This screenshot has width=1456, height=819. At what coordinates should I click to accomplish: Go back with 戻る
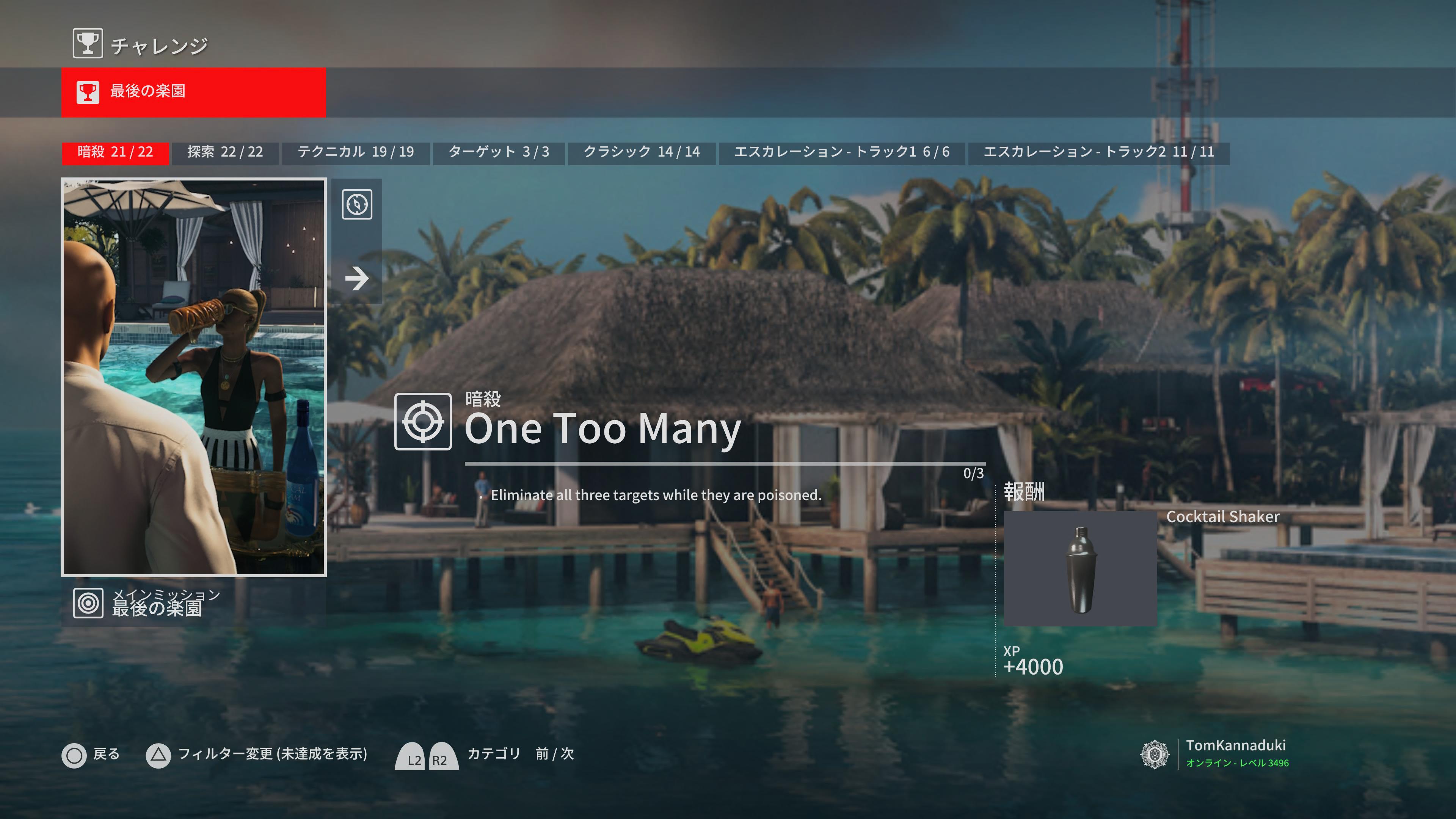(91, 755)
